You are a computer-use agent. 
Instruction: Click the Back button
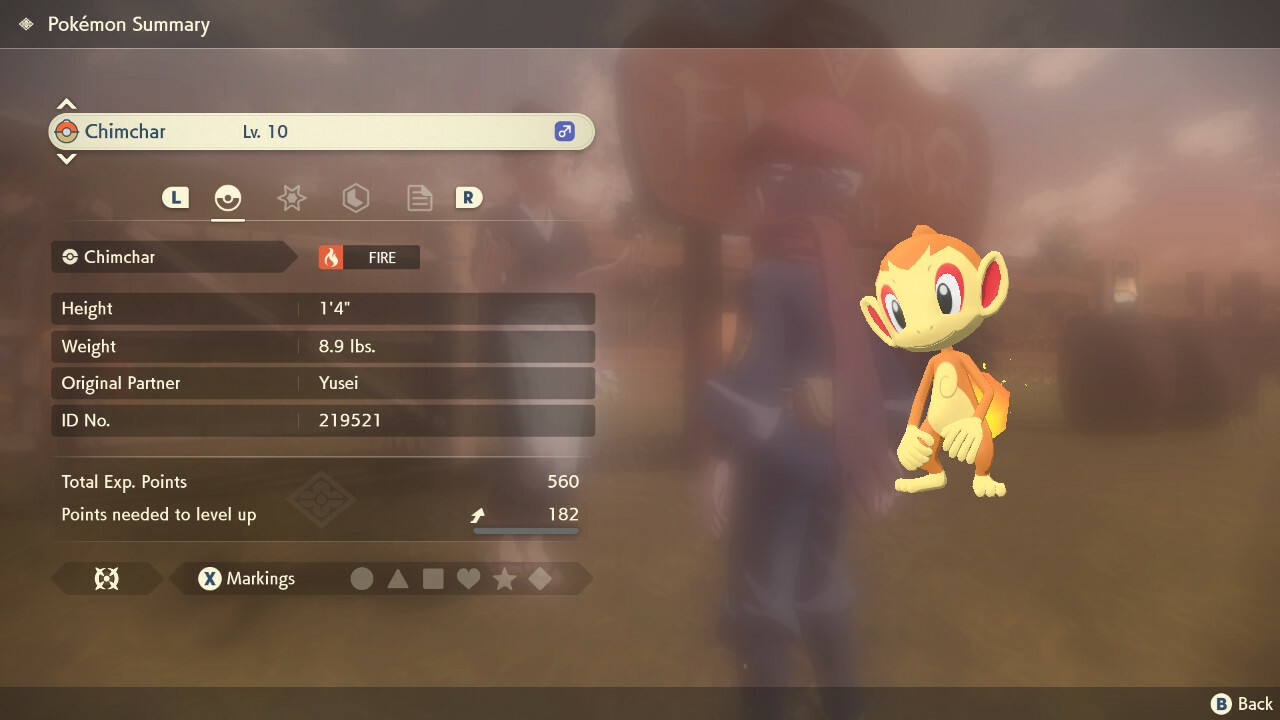coord(1242,704)
